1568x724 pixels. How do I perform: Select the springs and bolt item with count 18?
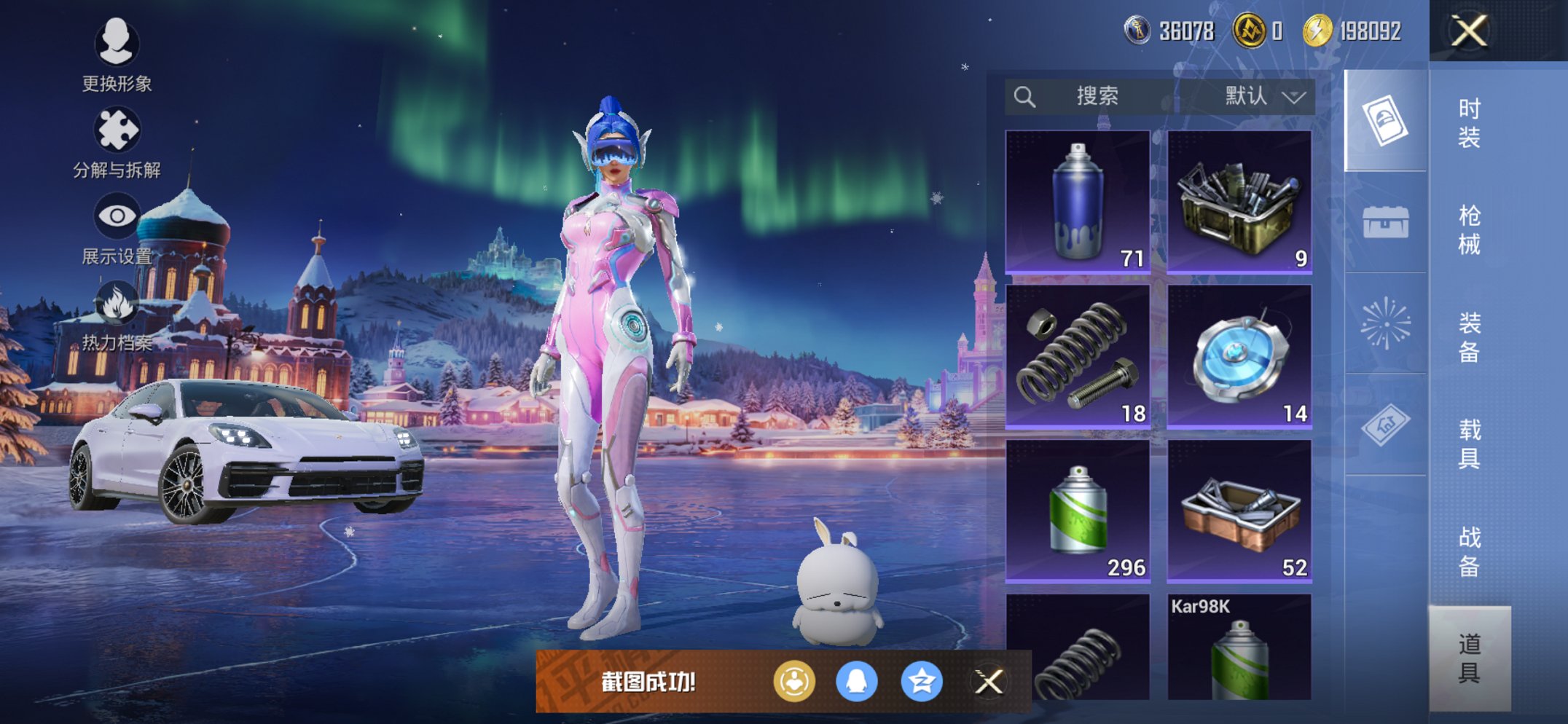coord(1078,356)
